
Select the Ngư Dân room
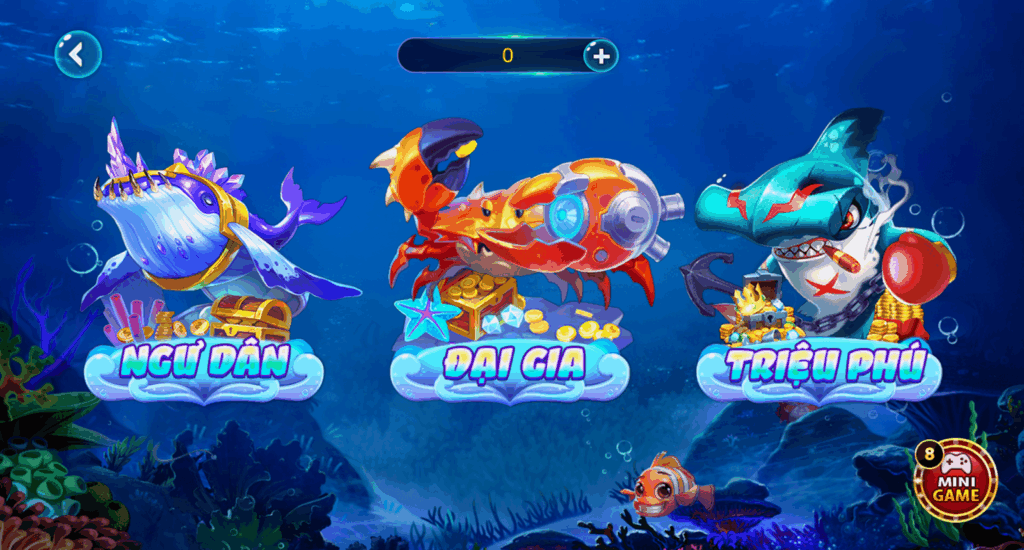pyautogui.click(x=204, y=361)
